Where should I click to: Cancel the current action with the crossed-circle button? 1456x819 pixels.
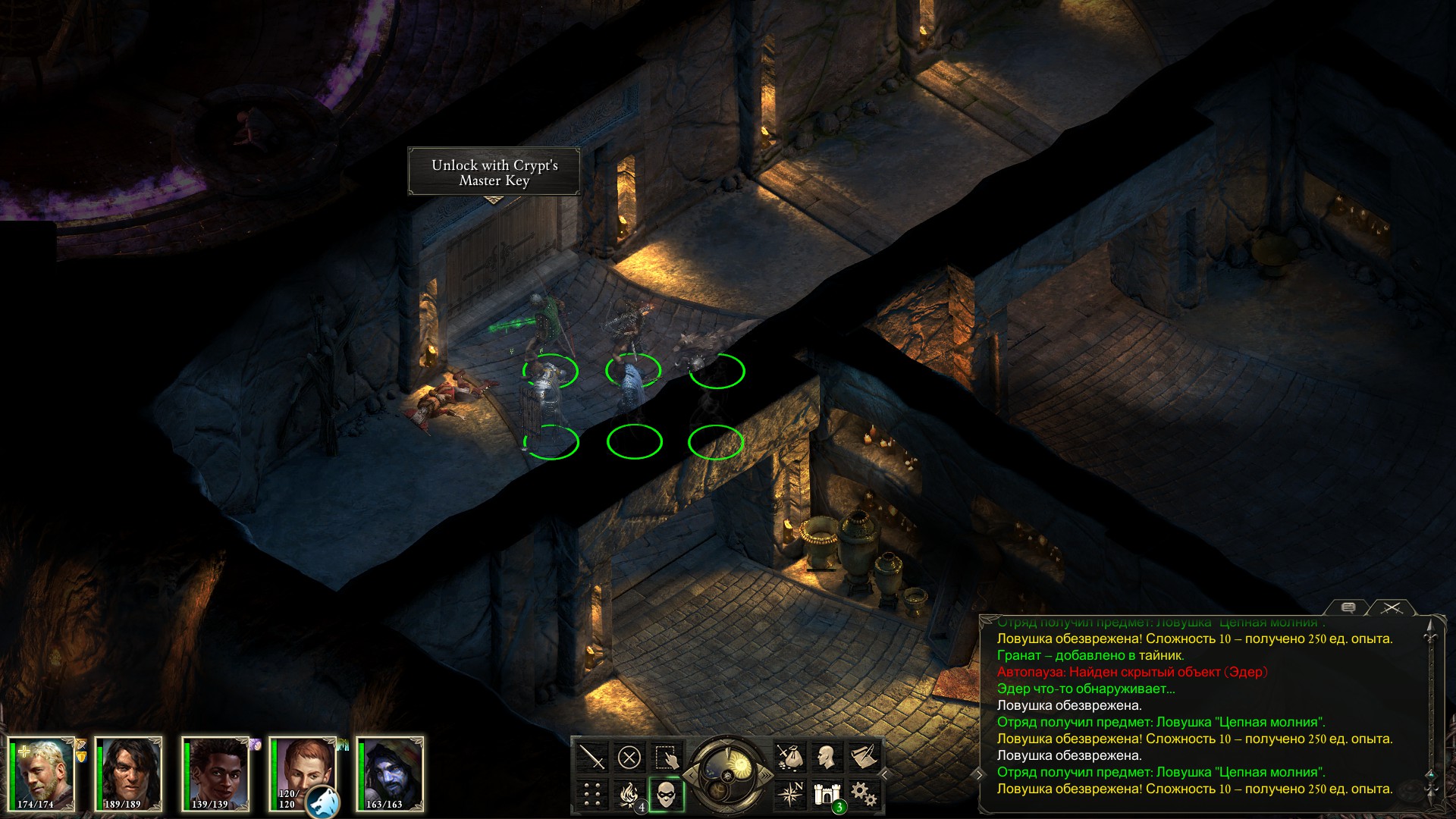pyautogui.click(x=629, y=757)
